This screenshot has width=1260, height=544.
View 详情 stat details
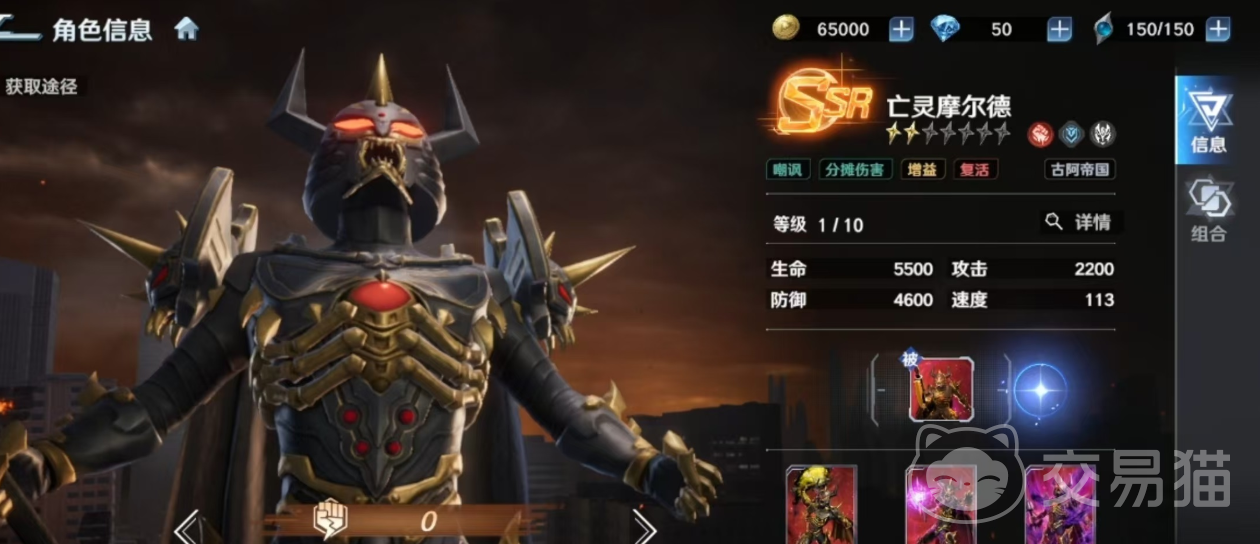click(x=1079, y=222)
